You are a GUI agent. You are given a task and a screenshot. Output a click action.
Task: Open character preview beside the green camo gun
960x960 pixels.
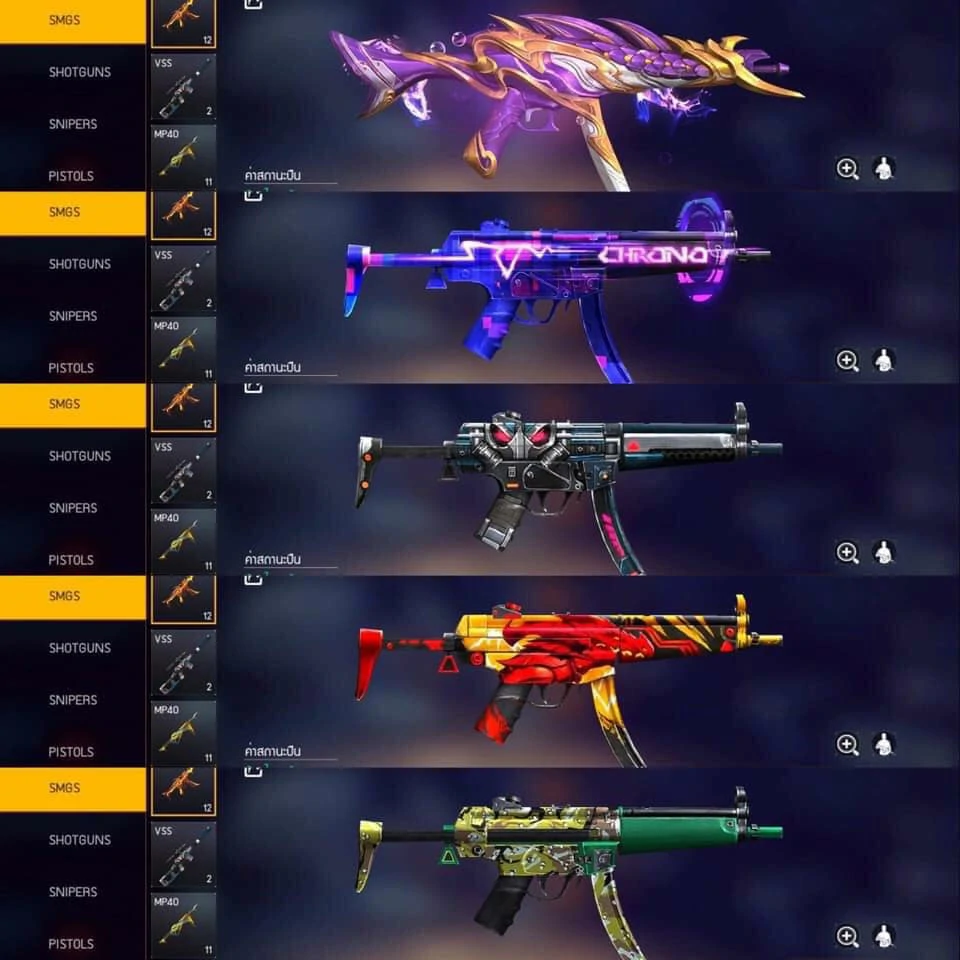[x=883, y=936]
